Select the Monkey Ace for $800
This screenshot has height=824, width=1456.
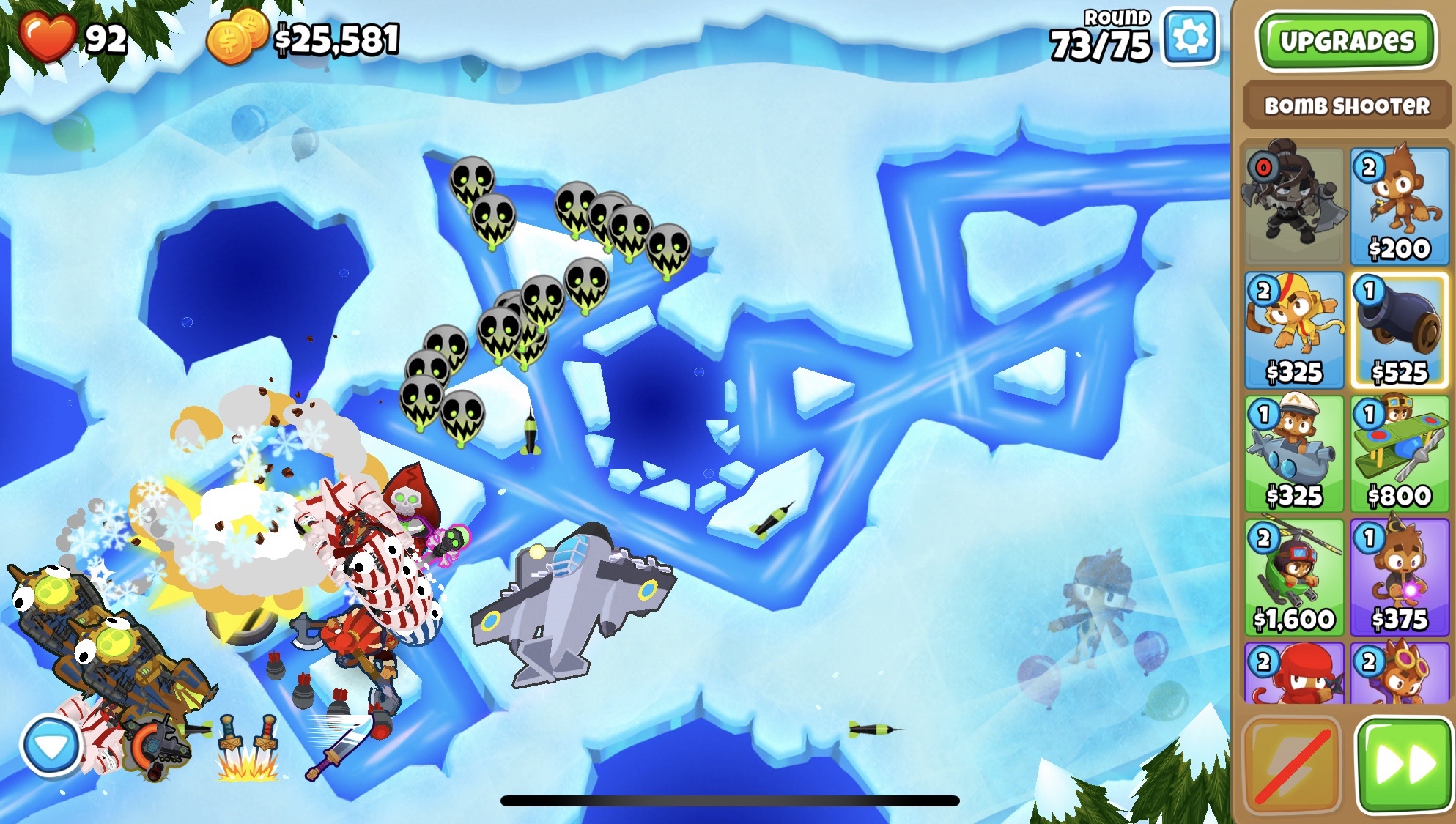point(1400,453)
